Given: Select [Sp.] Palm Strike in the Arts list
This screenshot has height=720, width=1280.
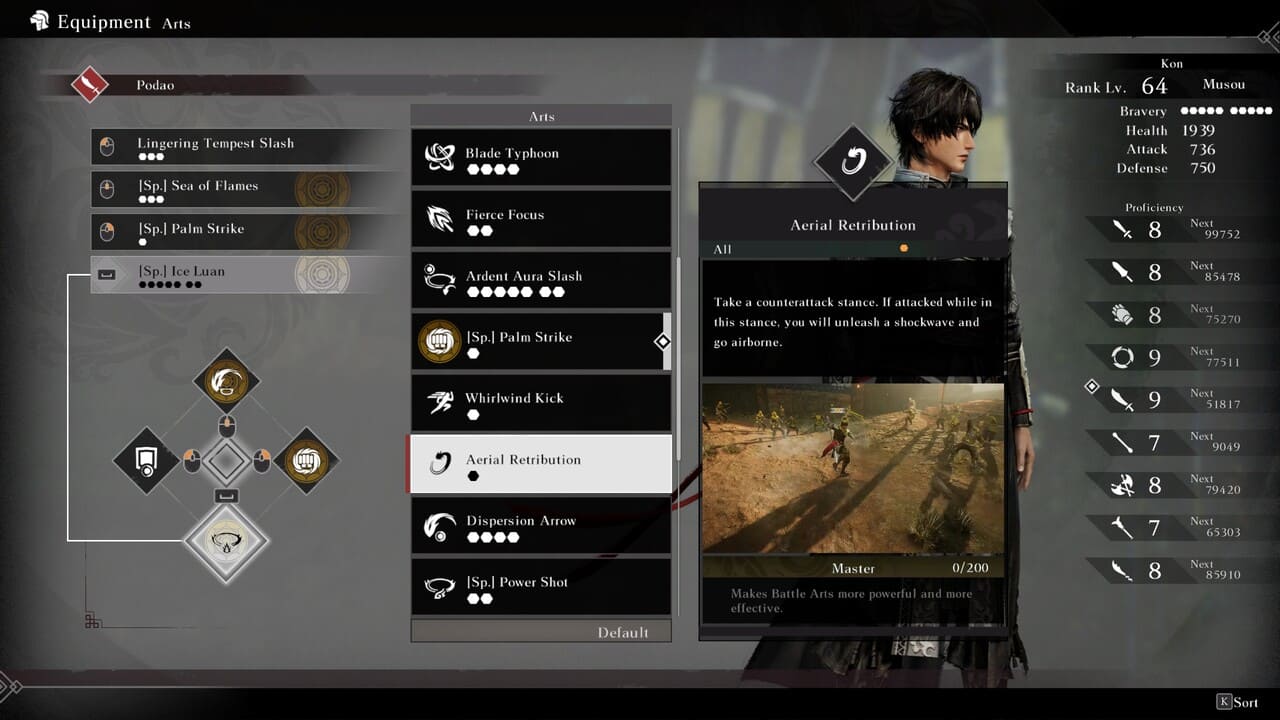Looking at the screenshot, I should (541, 342).
